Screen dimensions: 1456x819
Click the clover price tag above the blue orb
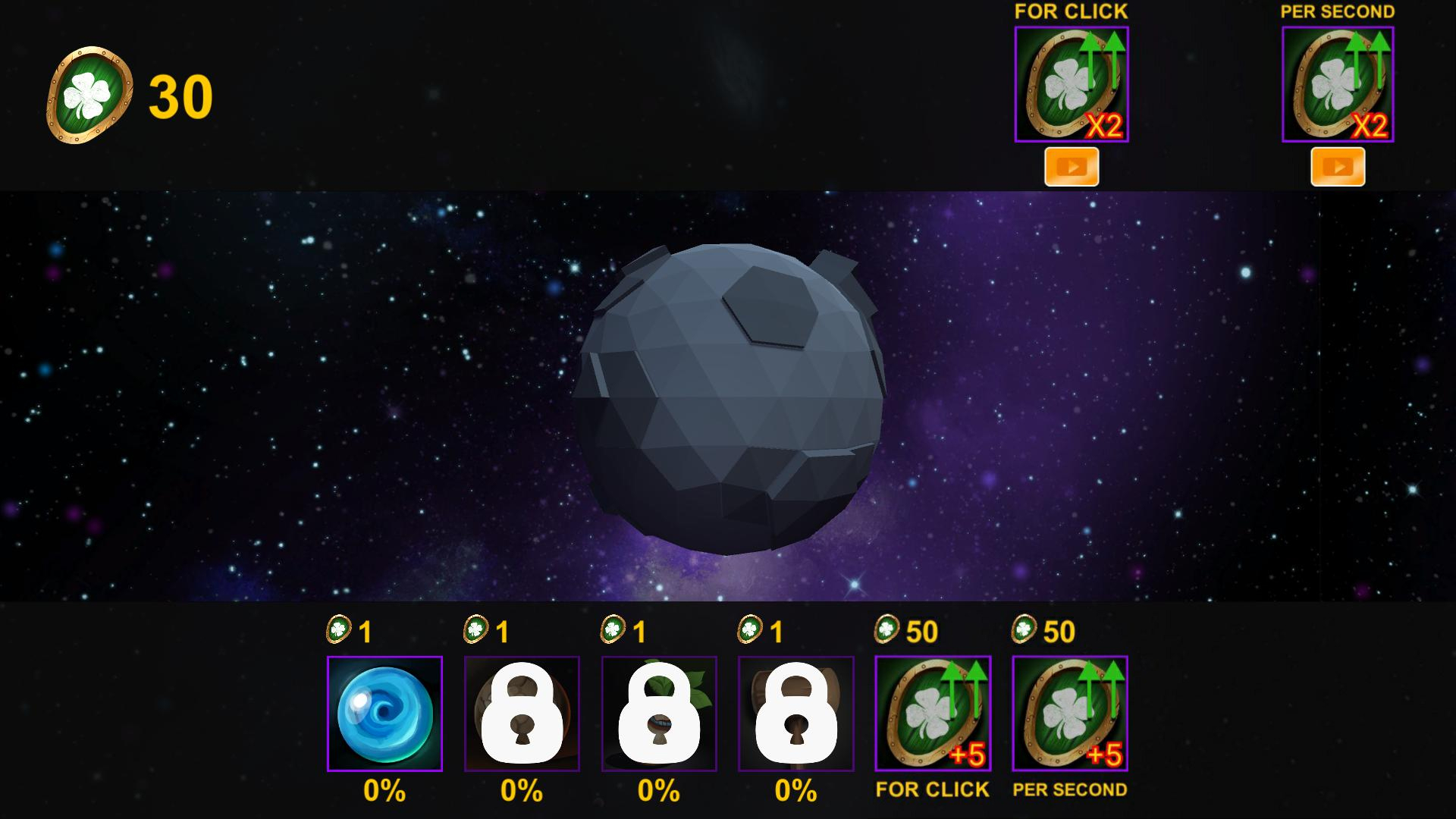point(351,631)
